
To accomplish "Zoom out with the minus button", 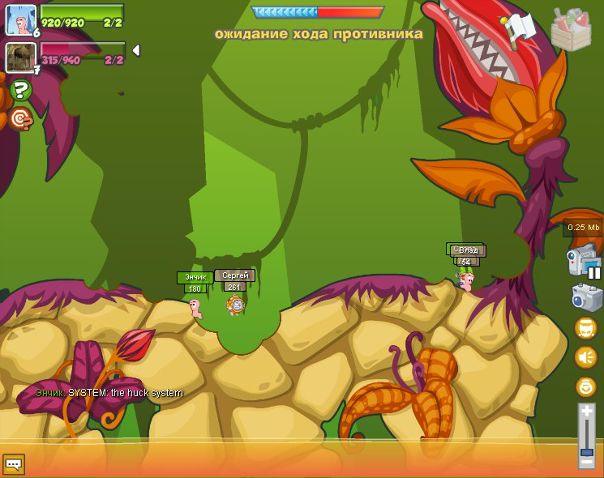I will 587,461.
